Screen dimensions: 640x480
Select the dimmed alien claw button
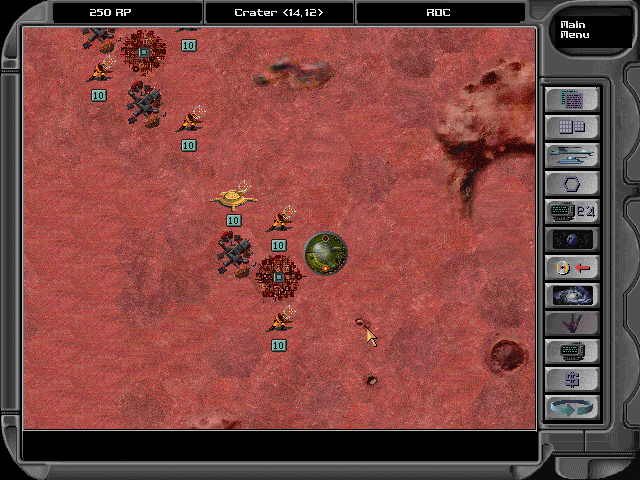point(572,323)
